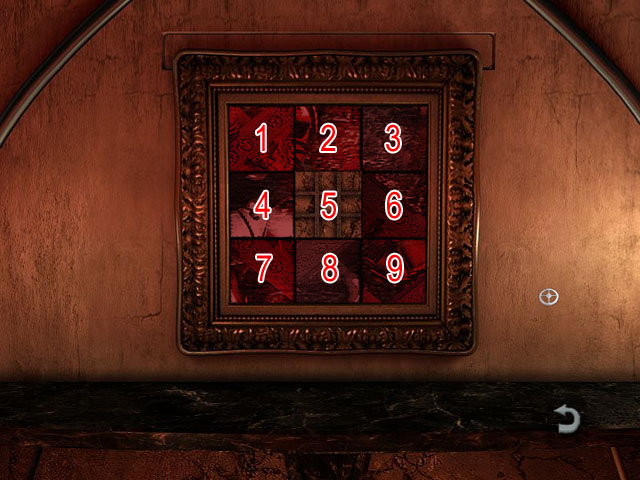The height and width of the screenshot is (480, 640).
Task: Select puzzle tile number 1
Action: (262, 138)
